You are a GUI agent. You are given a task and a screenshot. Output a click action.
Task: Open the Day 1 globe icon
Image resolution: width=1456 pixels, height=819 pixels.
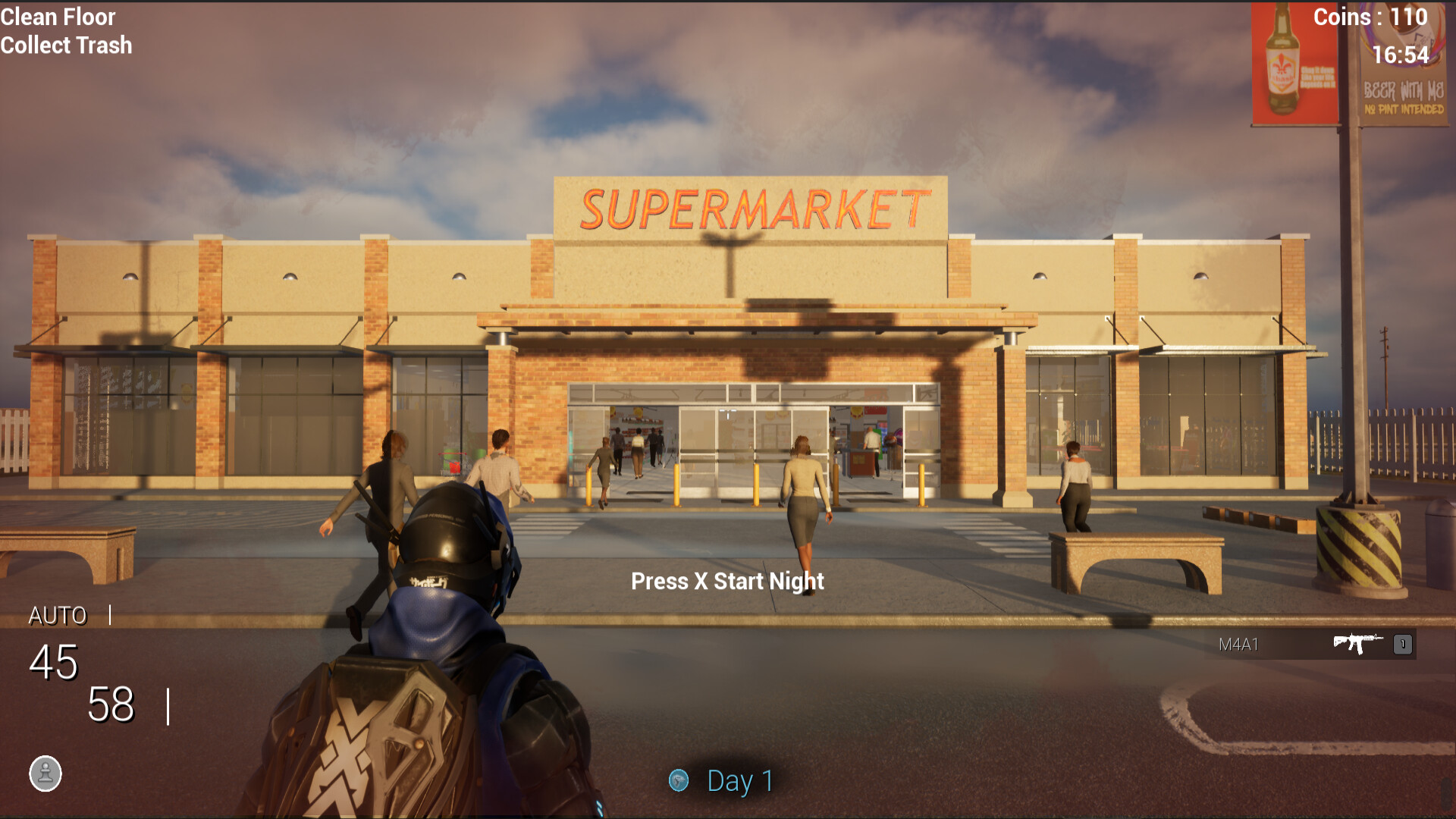click(x=679, y=780)
